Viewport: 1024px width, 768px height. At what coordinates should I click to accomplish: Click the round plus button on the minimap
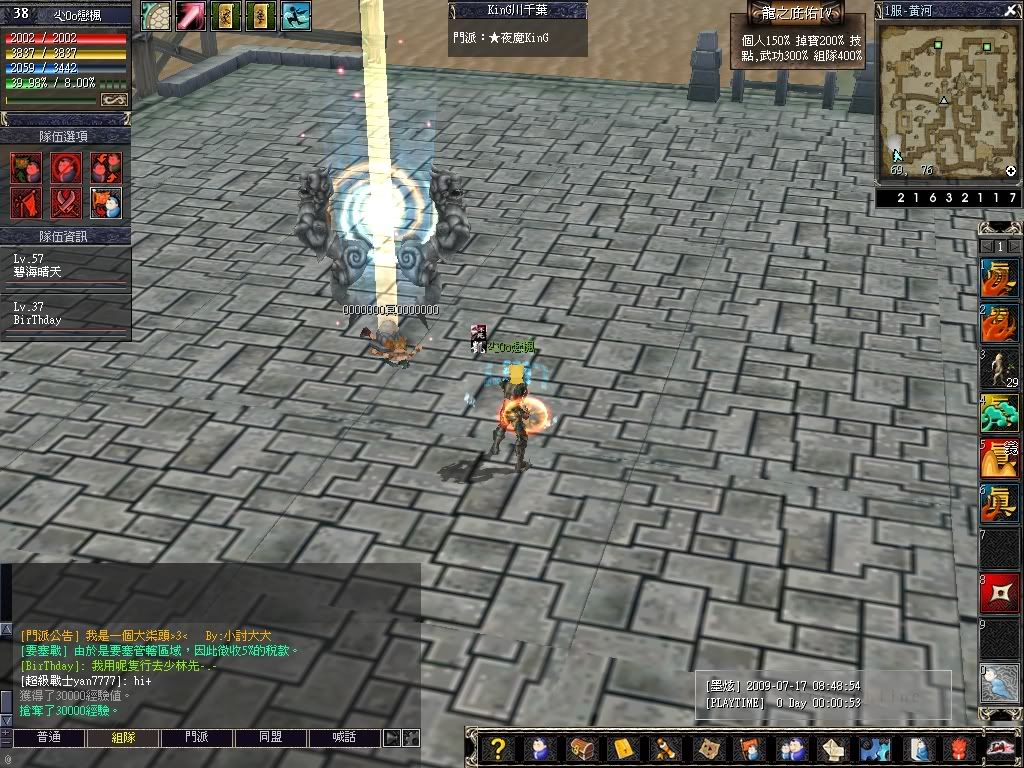(x=1010, y=172)
